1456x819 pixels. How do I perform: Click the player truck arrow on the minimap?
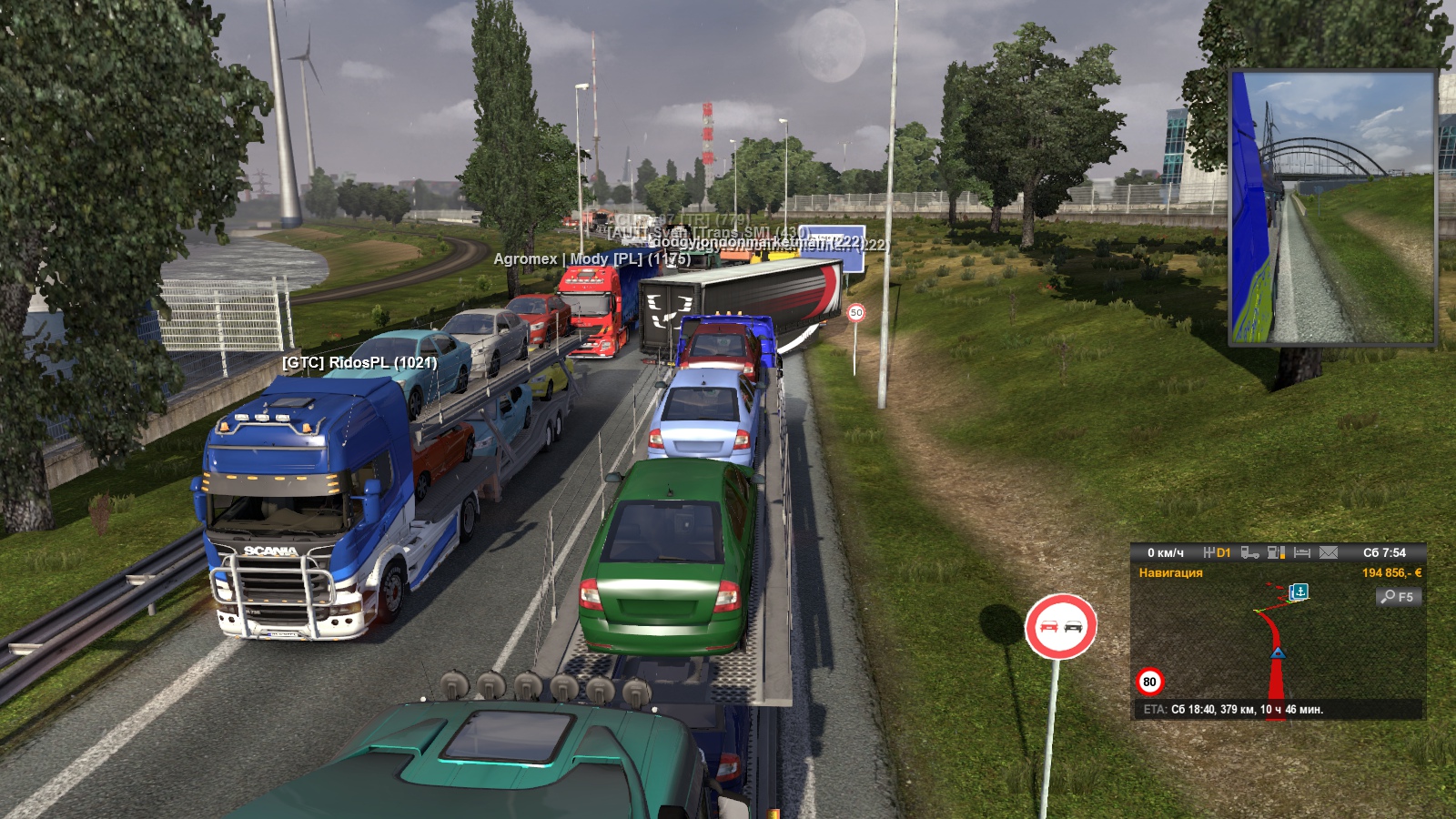point(1278,652)
